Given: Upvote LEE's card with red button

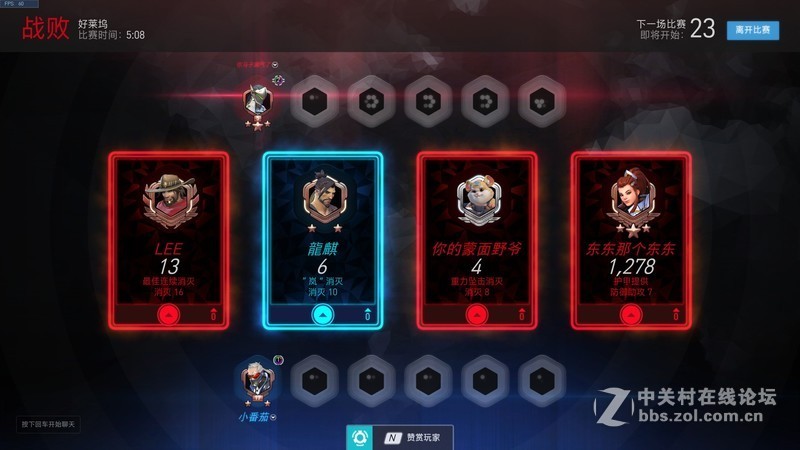Looking at the screenshot, I should [168, 314].
